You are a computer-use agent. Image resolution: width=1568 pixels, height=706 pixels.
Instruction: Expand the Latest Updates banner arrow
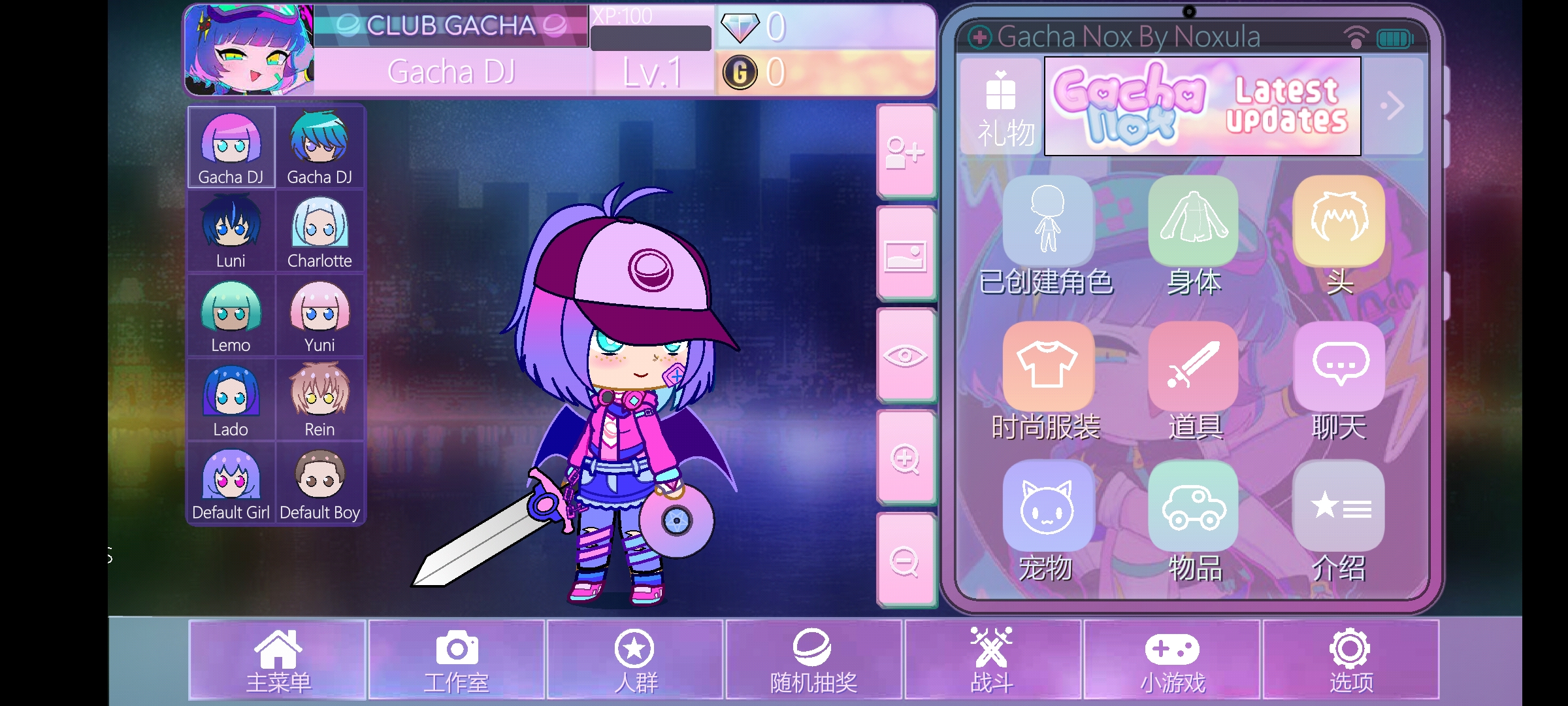click(1394, 107)
